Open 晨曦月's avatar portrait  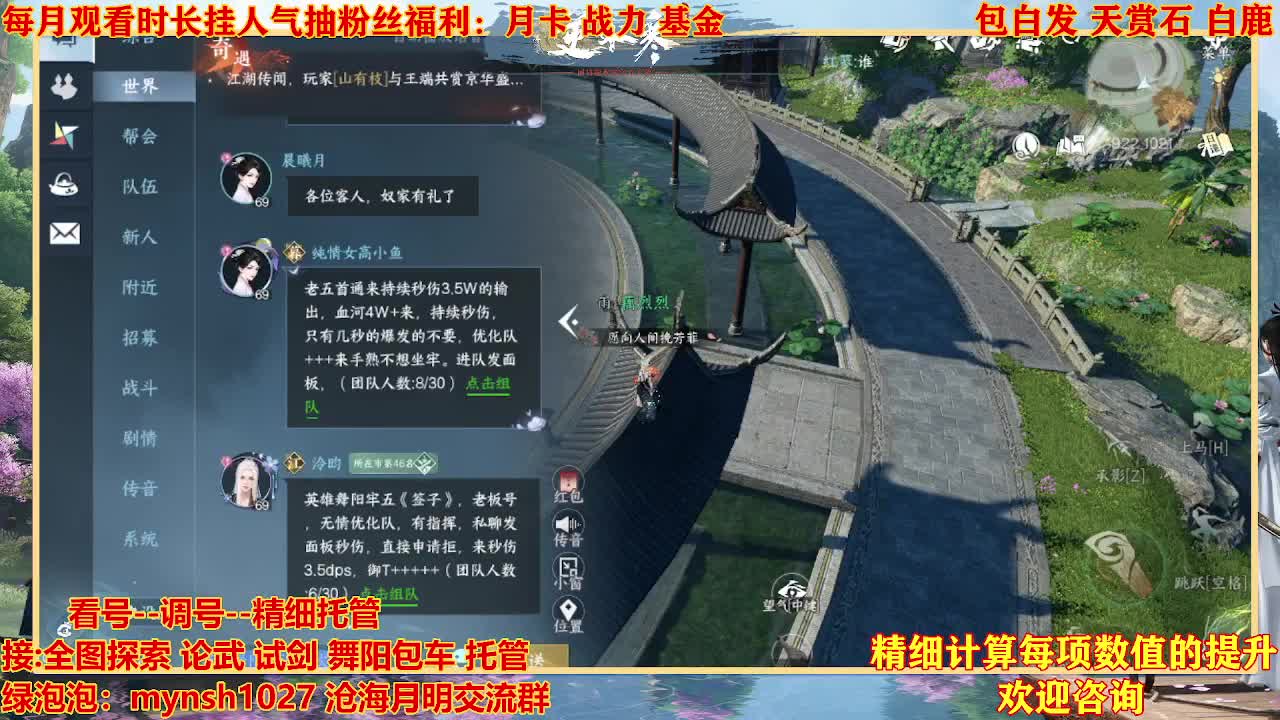pos(245,178)
